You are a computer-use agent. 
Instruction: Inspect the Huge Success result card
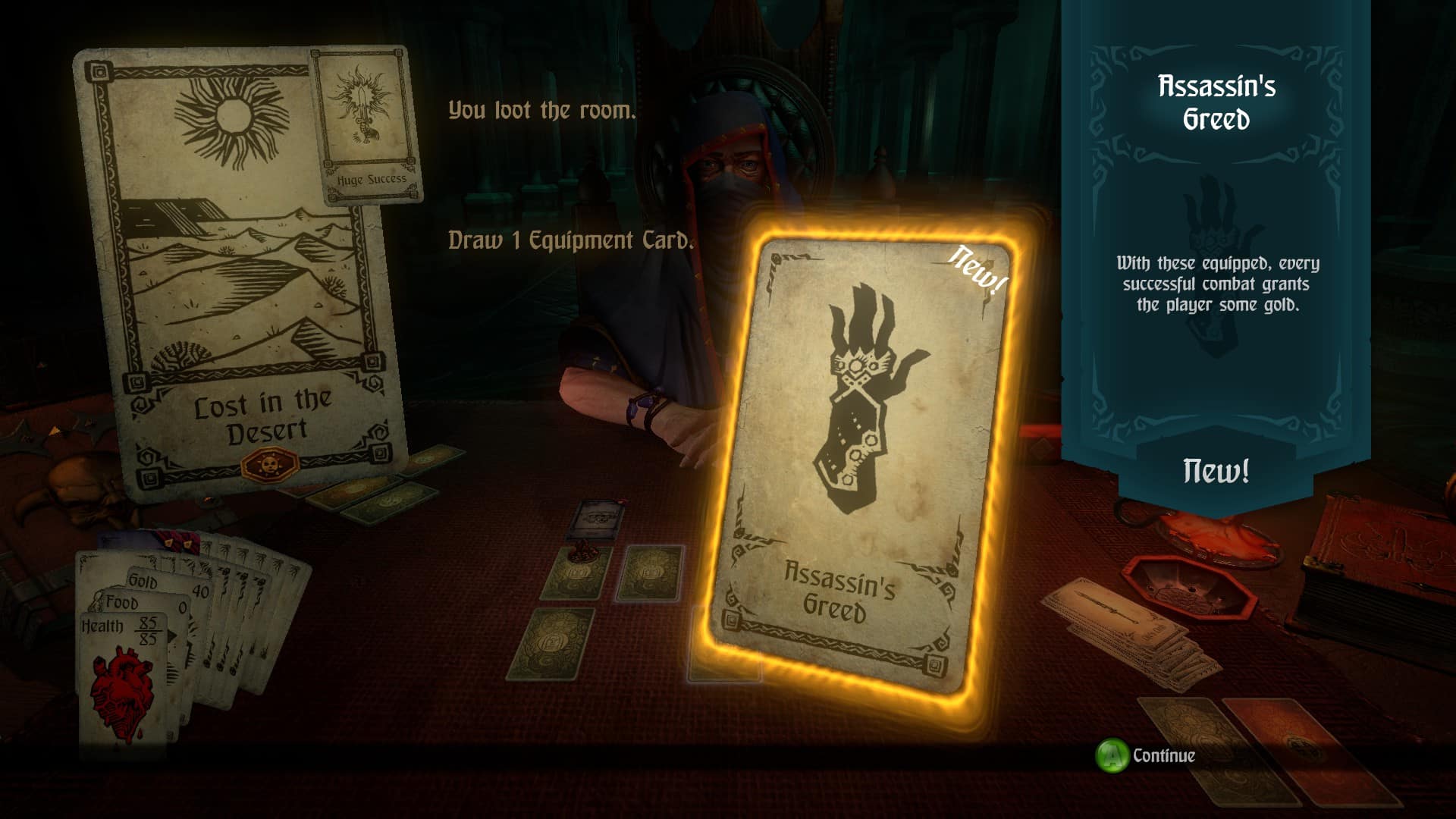point(368,125)
